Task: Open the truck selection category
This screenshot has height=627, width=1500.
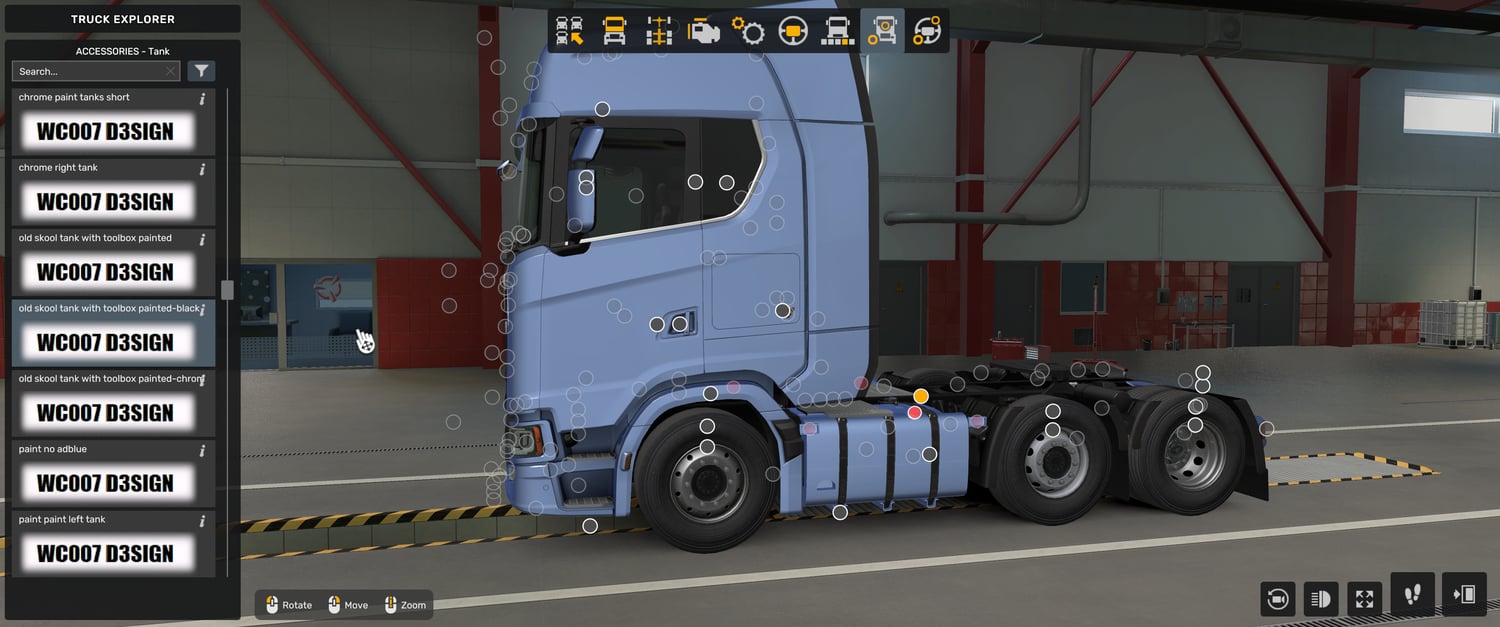Action: click(x=570, y=31)
